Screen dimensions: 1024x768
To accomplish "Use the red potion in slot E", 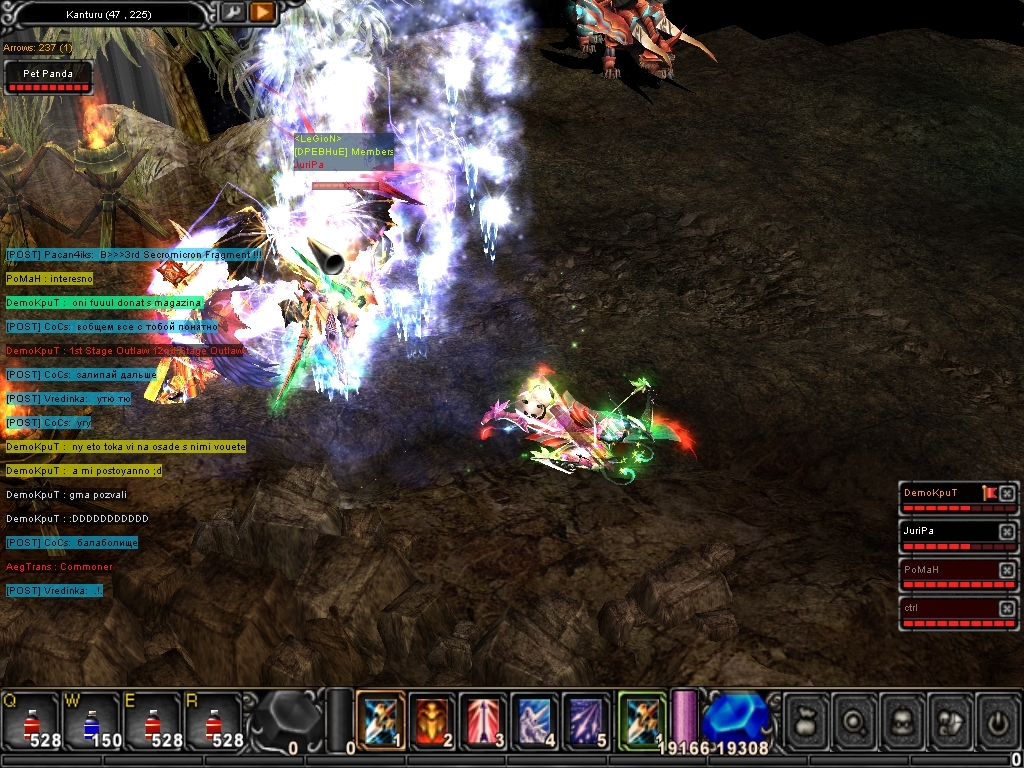I will click(x=151, y=722).
